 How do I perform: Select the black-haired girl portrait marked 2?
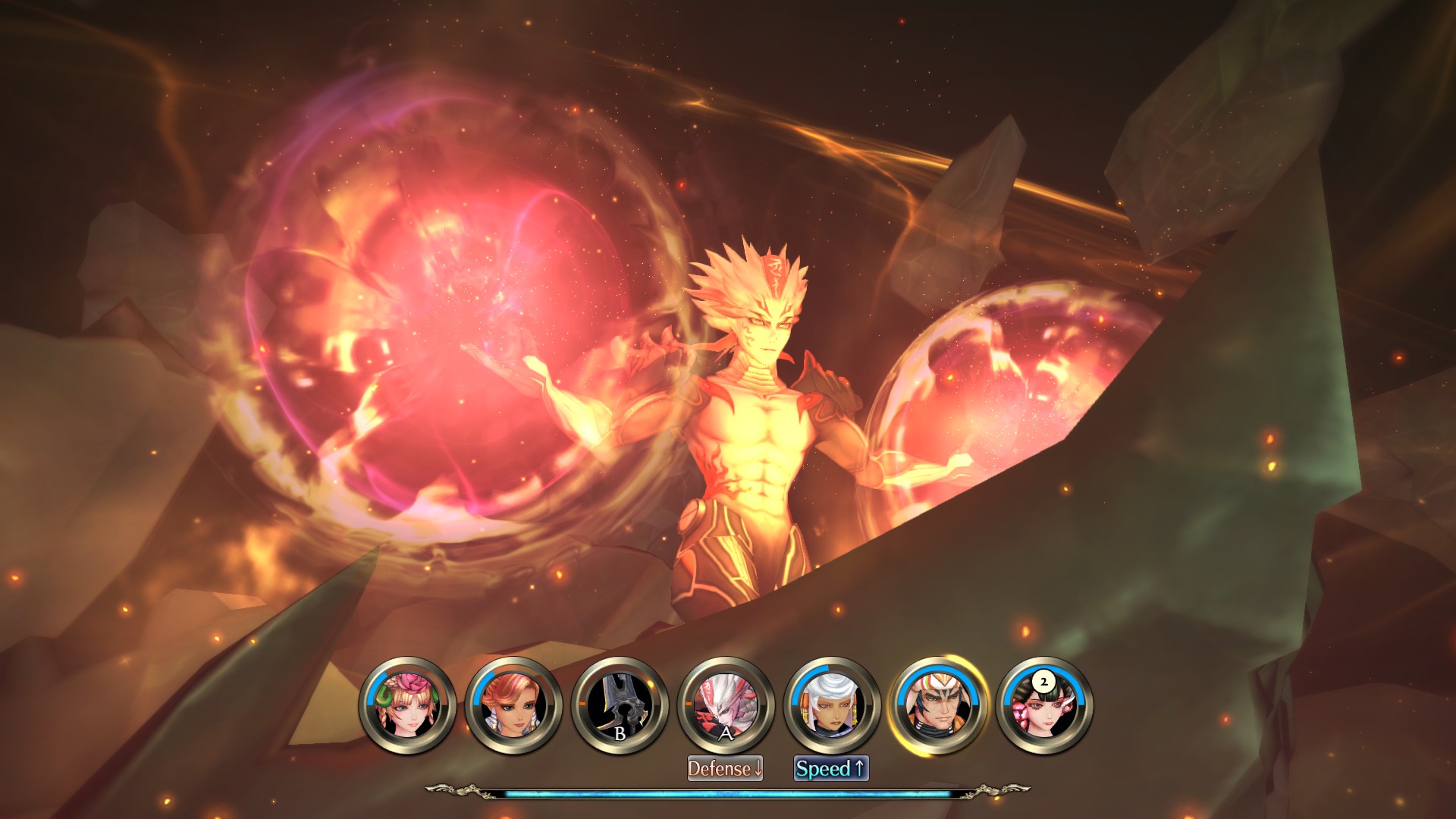(1044, 705)
